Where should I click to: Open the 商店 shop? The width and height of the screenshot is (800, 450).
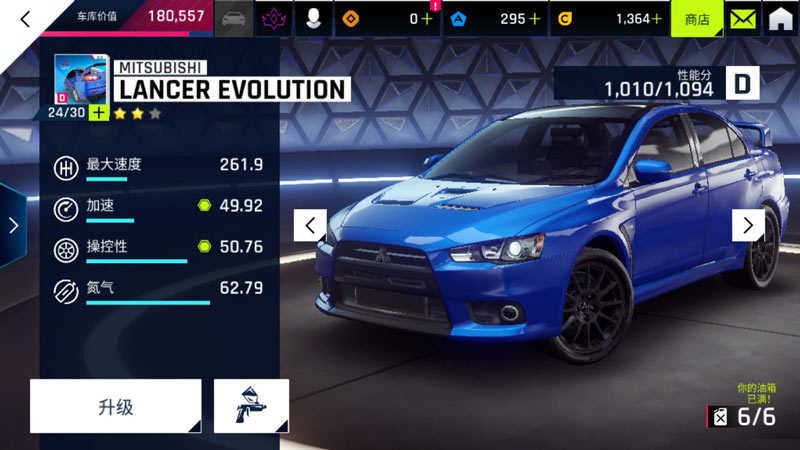pyautogui.click(x=696, y=19)
